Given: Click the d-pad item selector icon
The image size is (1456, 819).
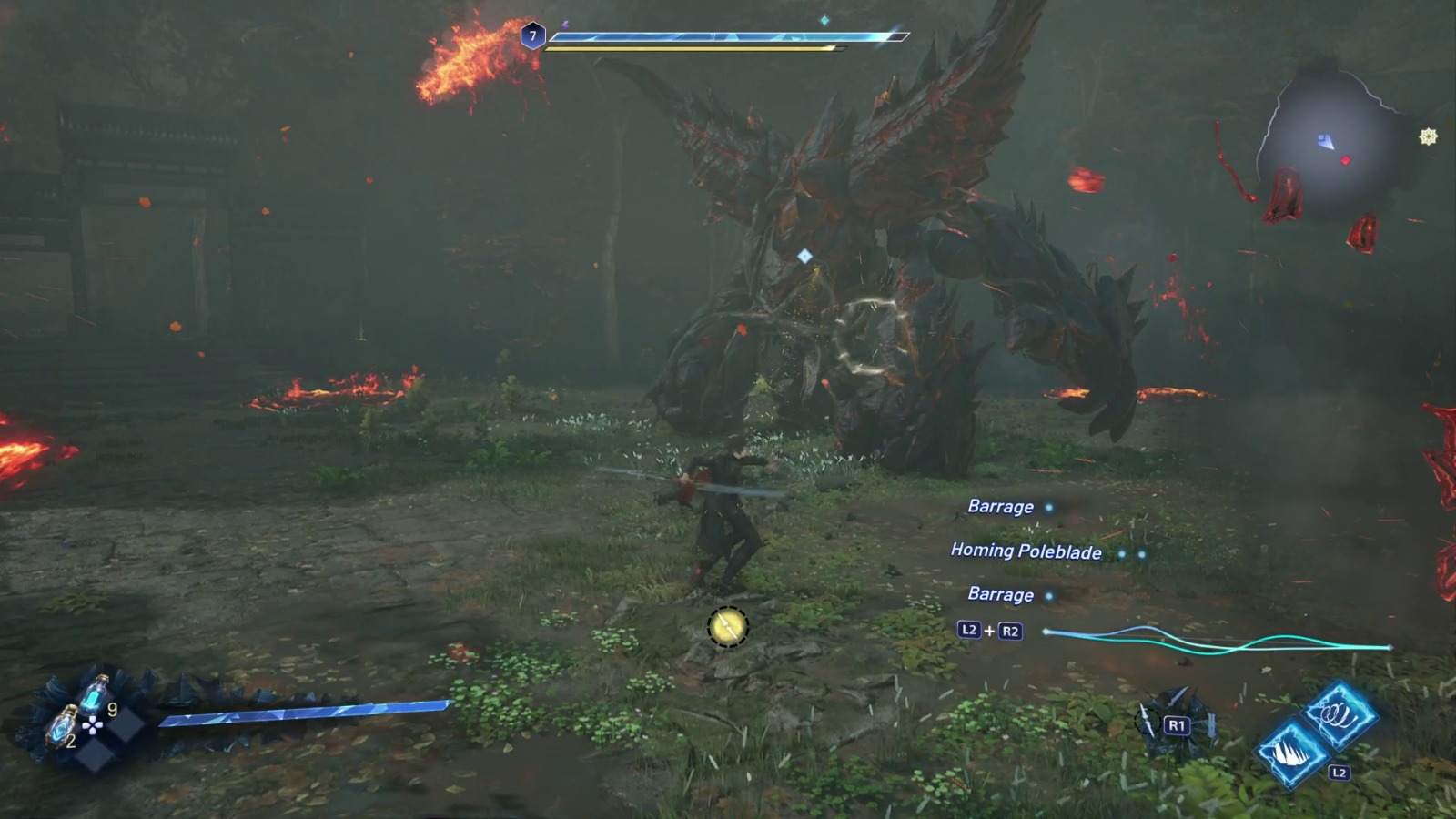Looking at the screenshot, I should click(x=92, y=725).
